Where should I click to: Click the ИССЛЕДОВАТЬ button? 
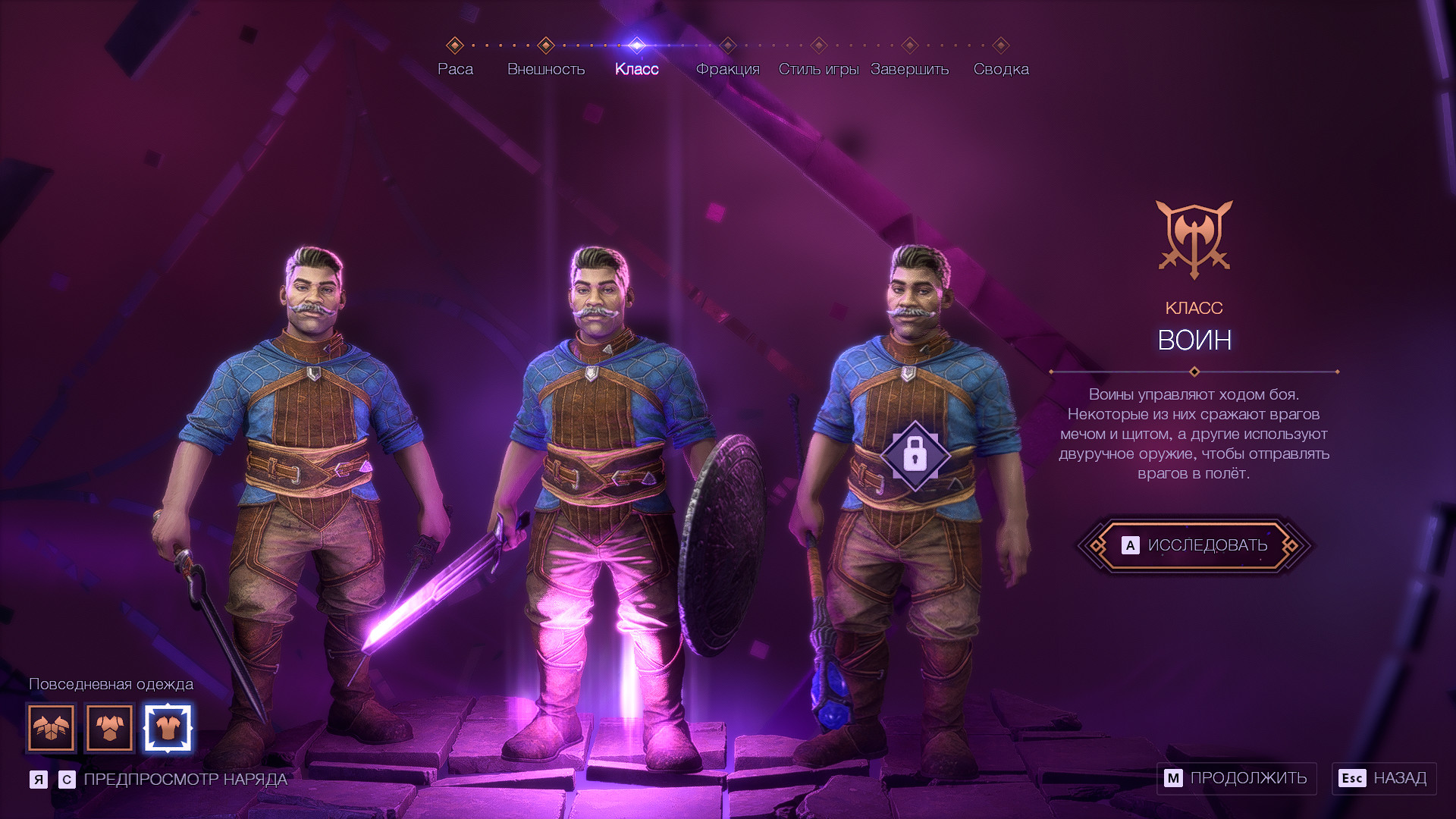1194,545
